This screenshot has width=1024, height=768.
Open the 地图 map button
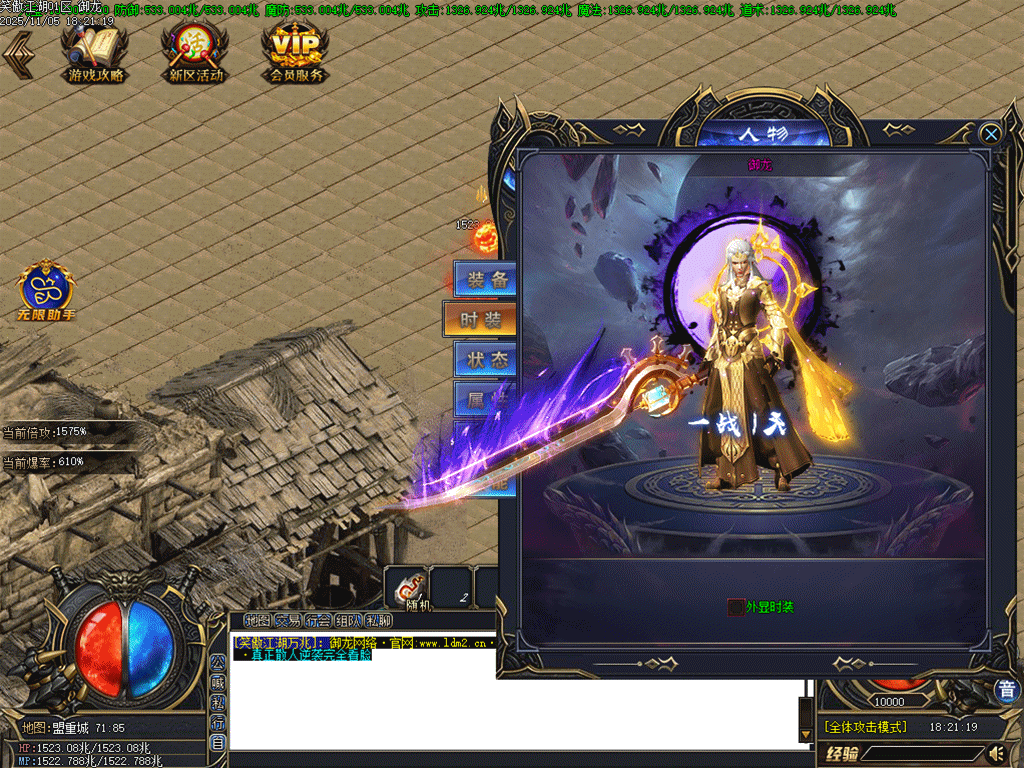tap(257, 621)
